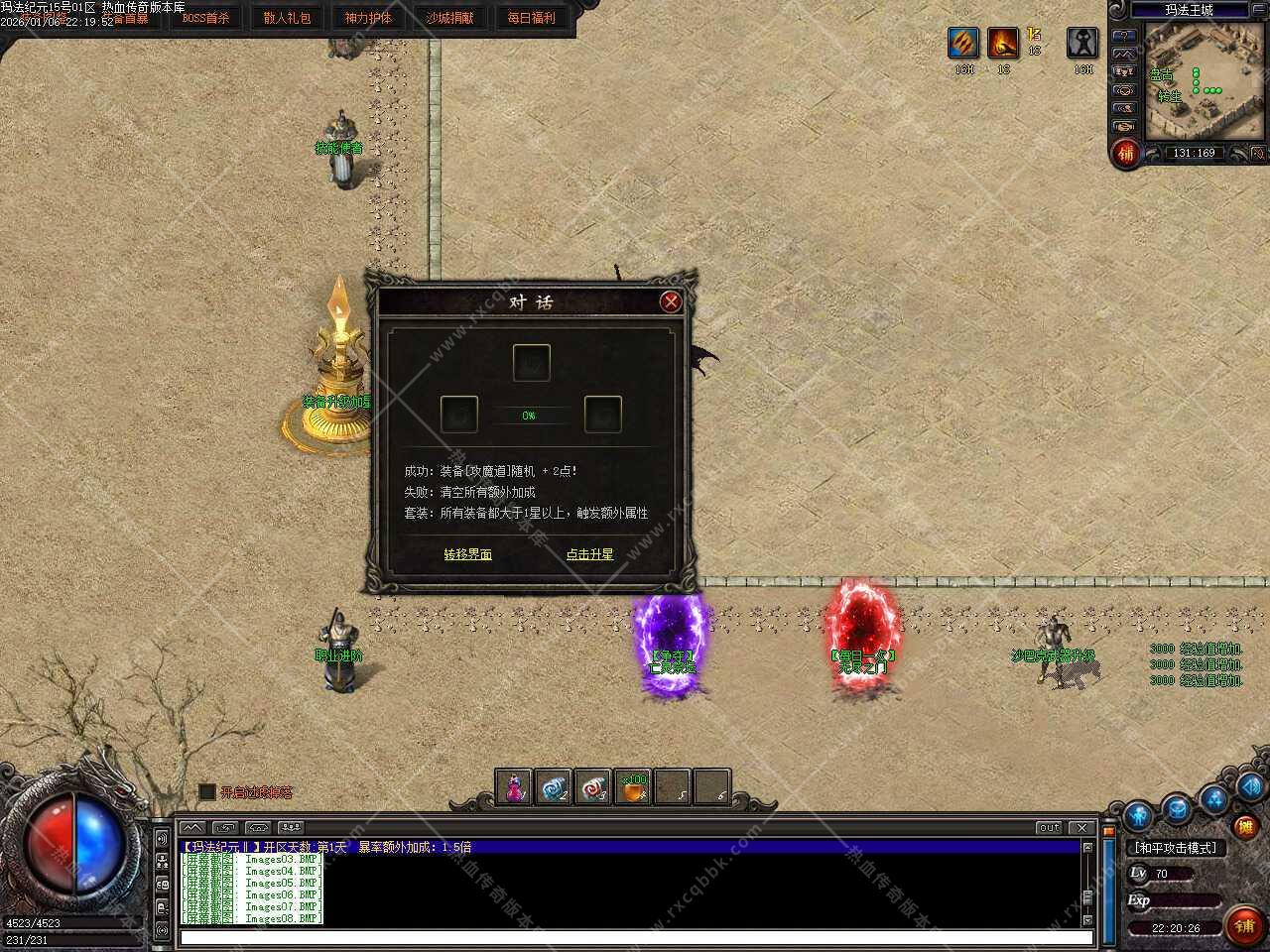The image size is (1270, 952).
Task: Click the chat text input field
Action: pos(635,937)
